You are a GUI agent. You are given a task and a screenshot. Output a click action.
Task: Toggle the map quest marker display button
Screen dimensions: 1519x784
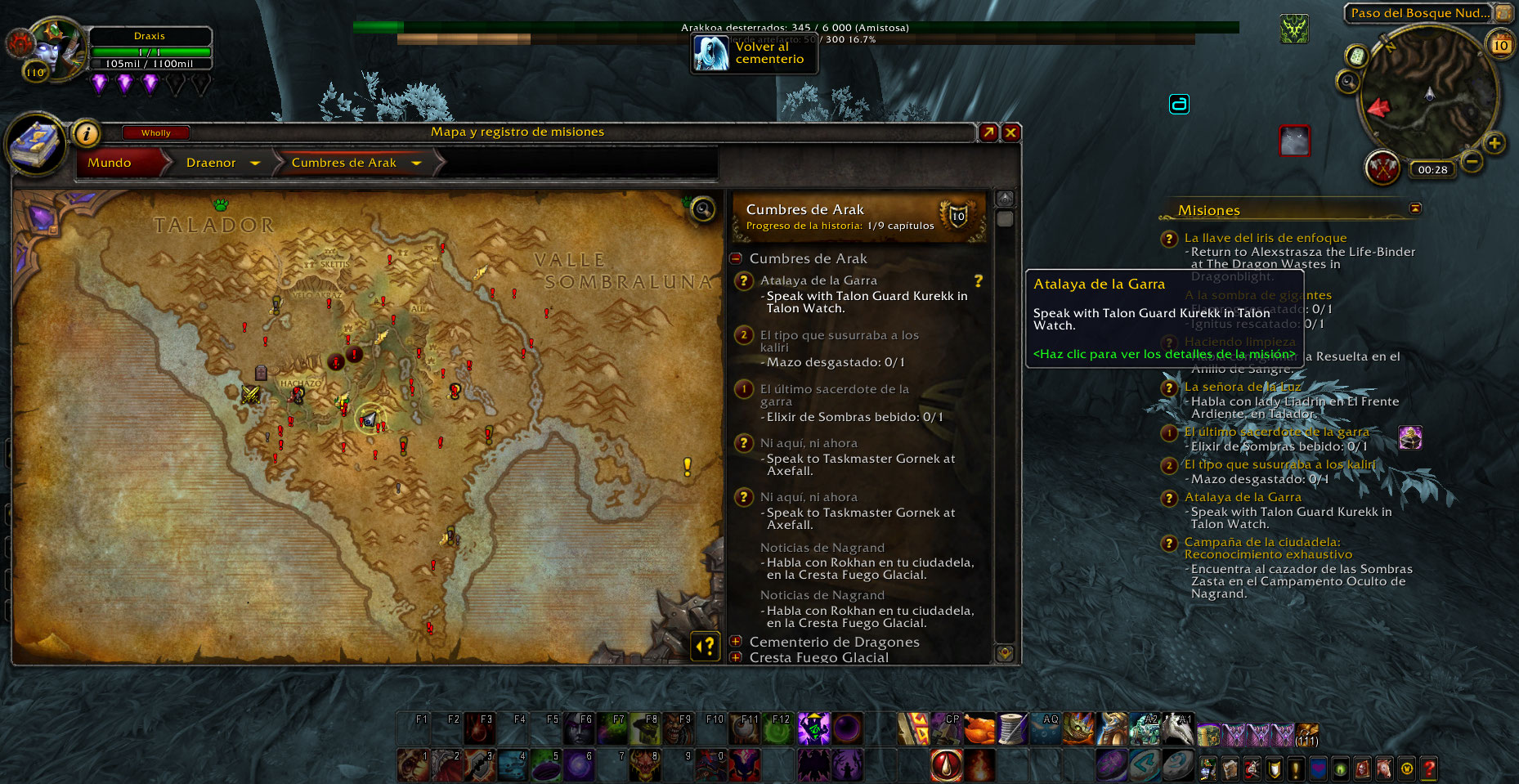click(x=705, y=646)
